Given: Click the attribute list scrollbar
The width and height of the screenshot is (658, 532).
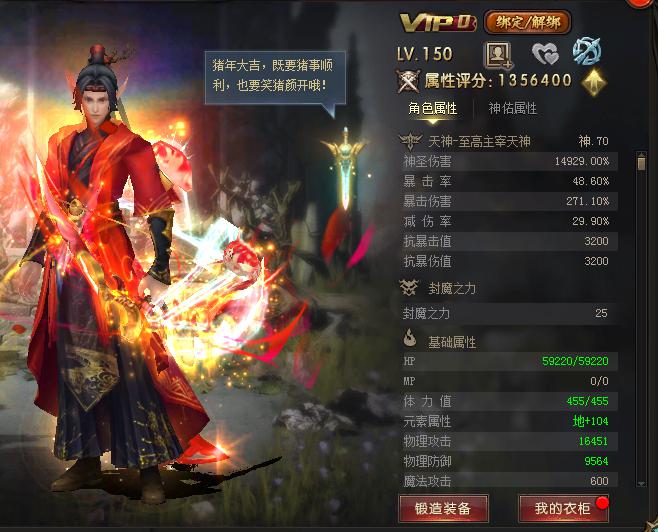Looking at the screenshot, I should pyautogui.click(x=641, y=162).
